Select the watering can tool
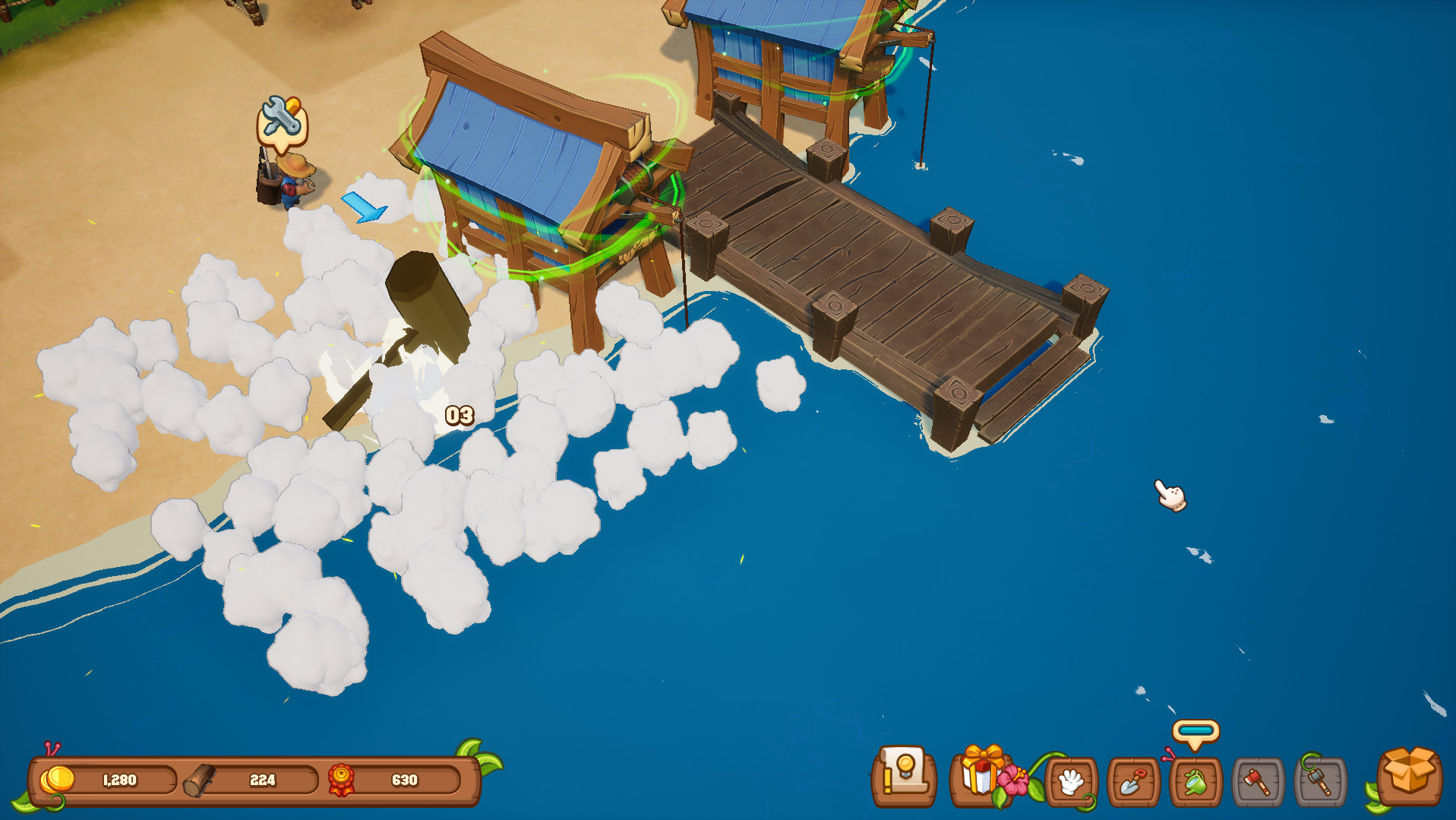This screenshot has width=1456, height=820. click(1198, 781)
